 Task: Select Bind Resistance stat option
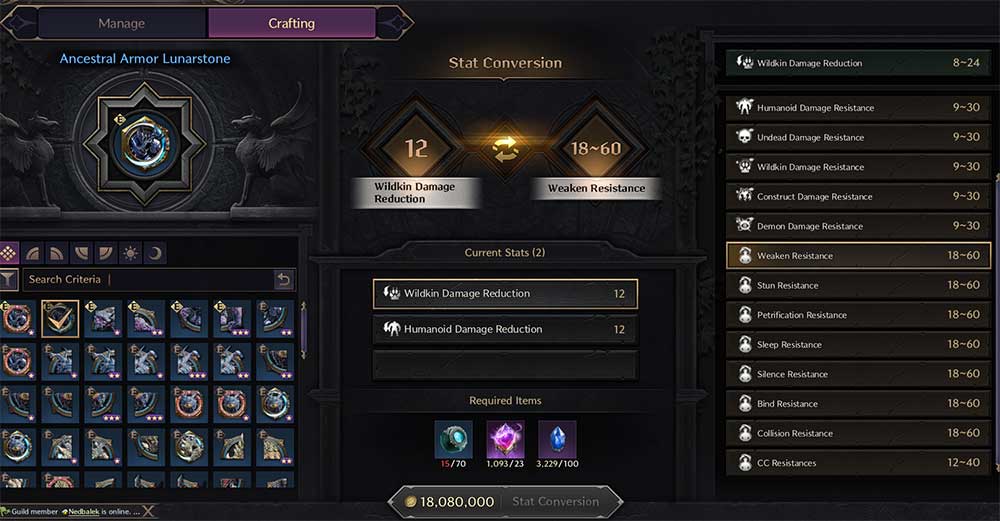pos(858,404)
